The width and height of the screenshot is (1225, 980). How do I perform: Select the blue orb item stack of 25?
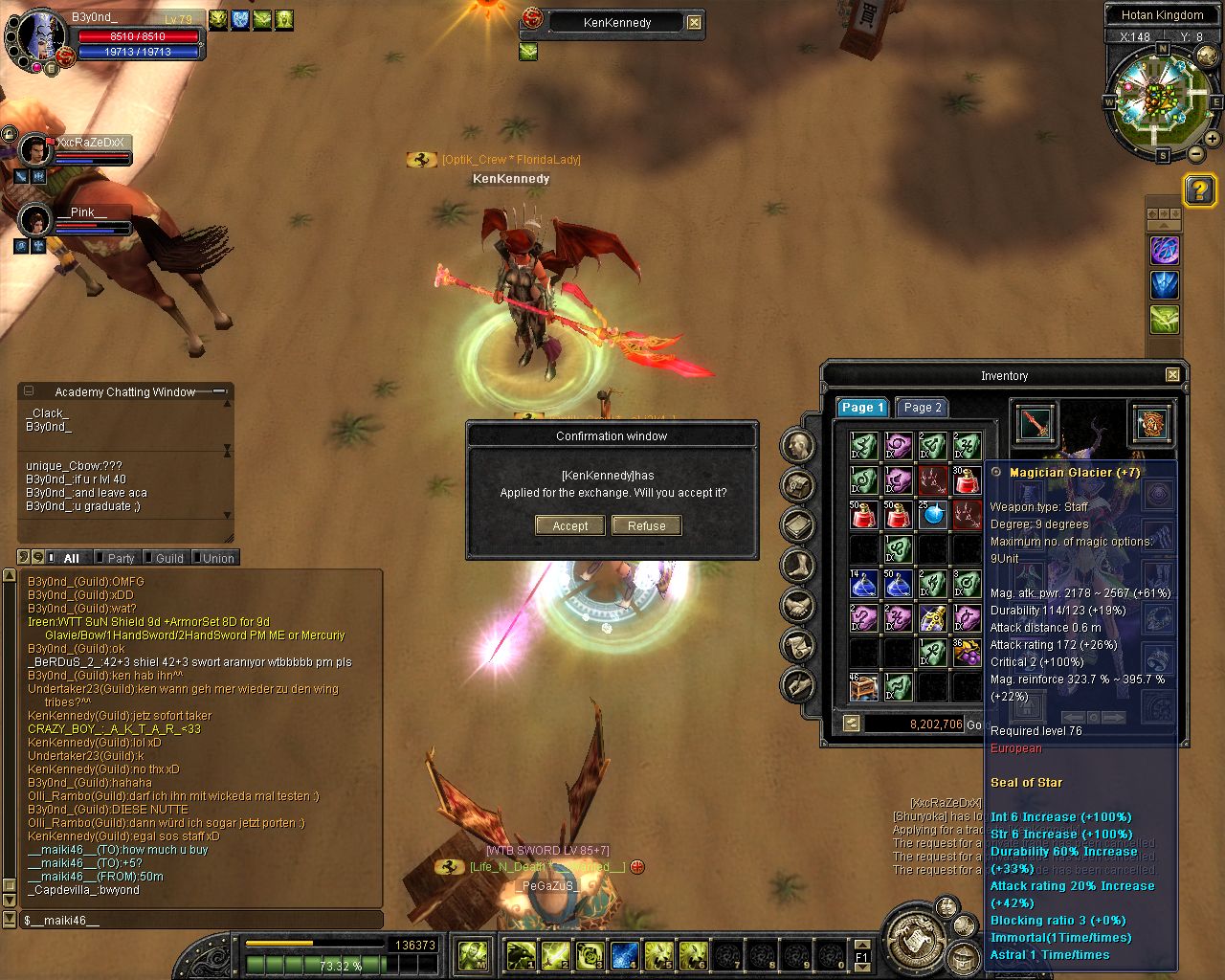click(x=932, y=515)
